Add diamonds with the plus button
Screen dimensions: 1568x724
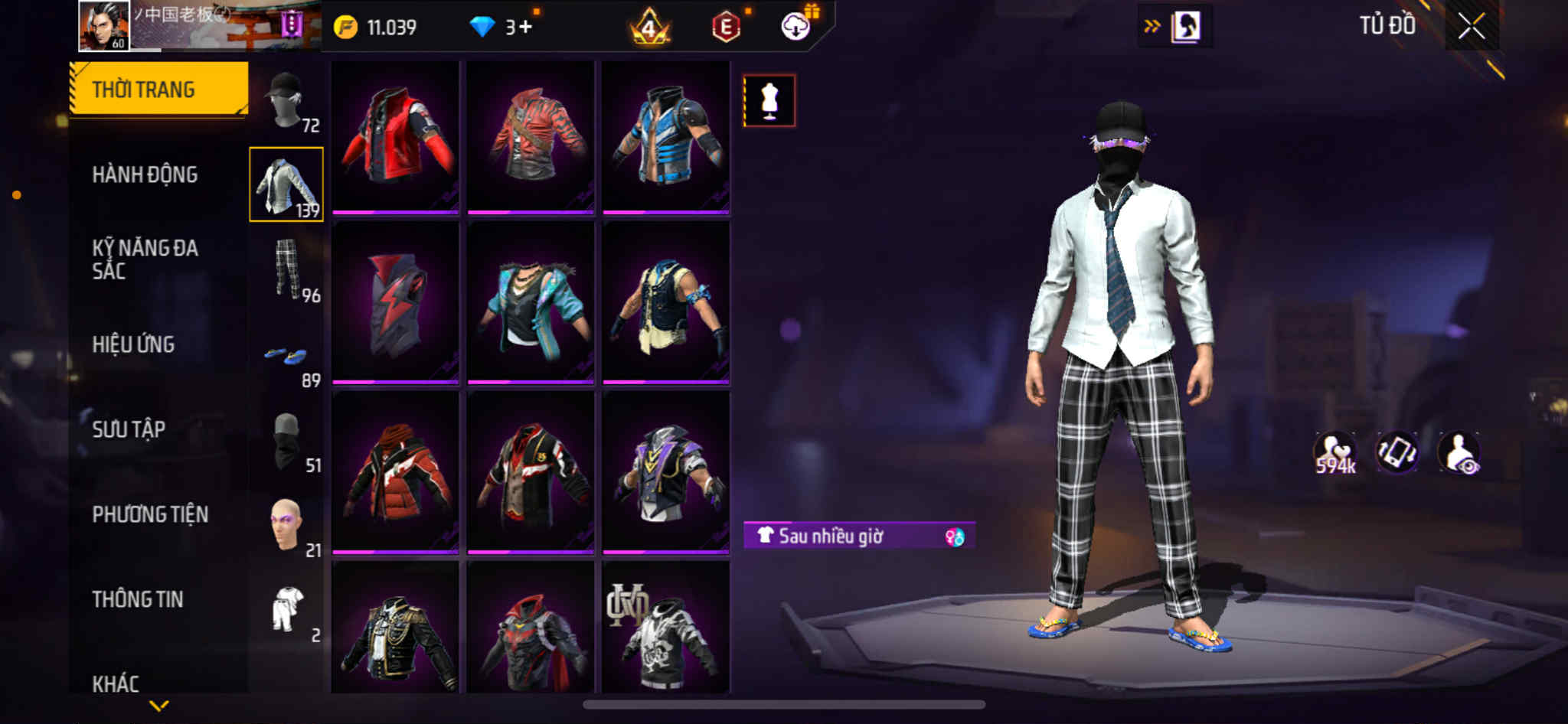(525, 28)
